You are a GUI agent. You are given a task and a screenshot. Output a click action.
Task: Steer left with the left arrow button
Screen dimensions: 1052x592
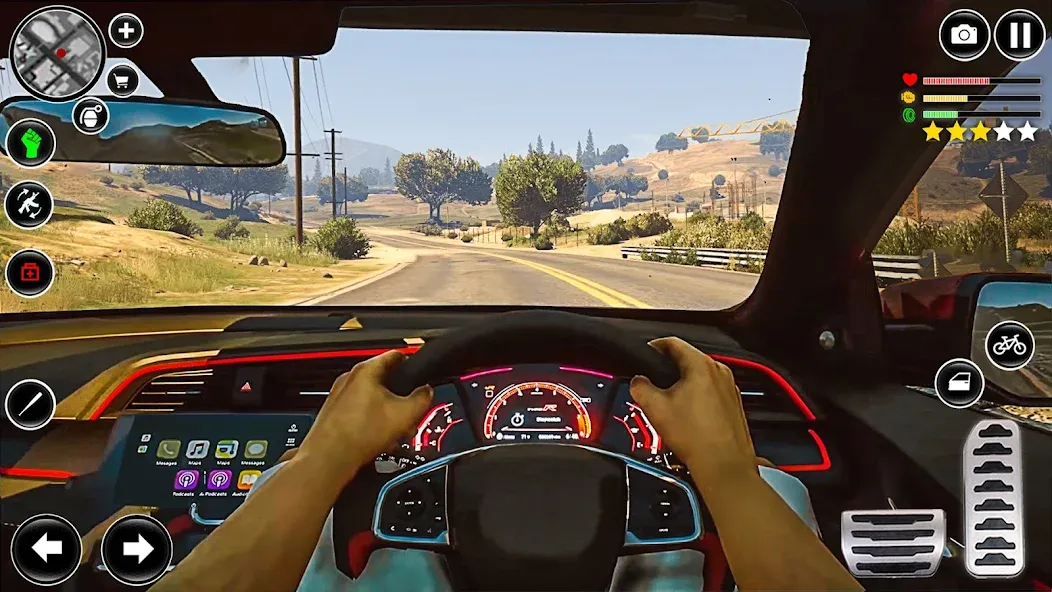(x=47, y=548)
